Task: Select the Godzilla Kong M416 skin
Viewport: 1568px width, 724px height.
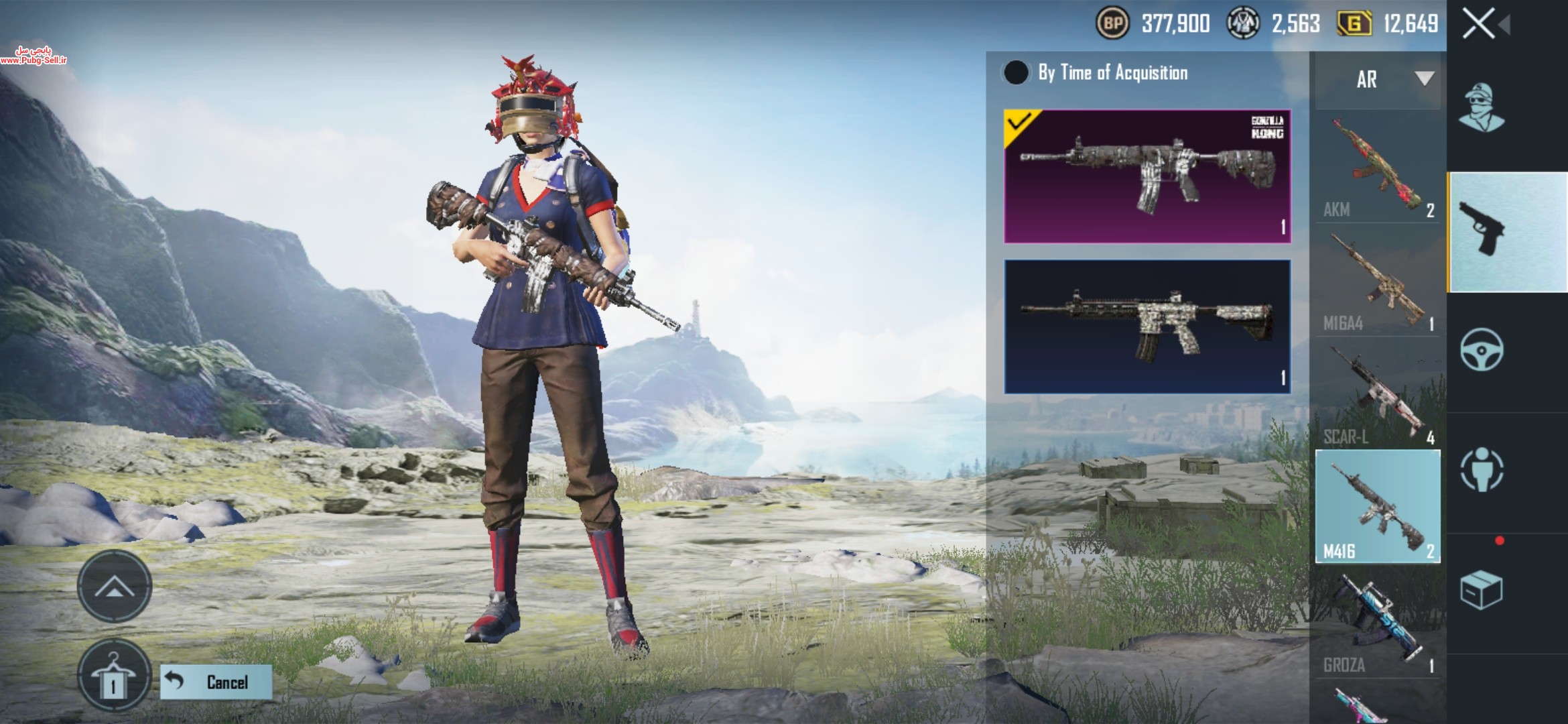Action: point(1147,176)
